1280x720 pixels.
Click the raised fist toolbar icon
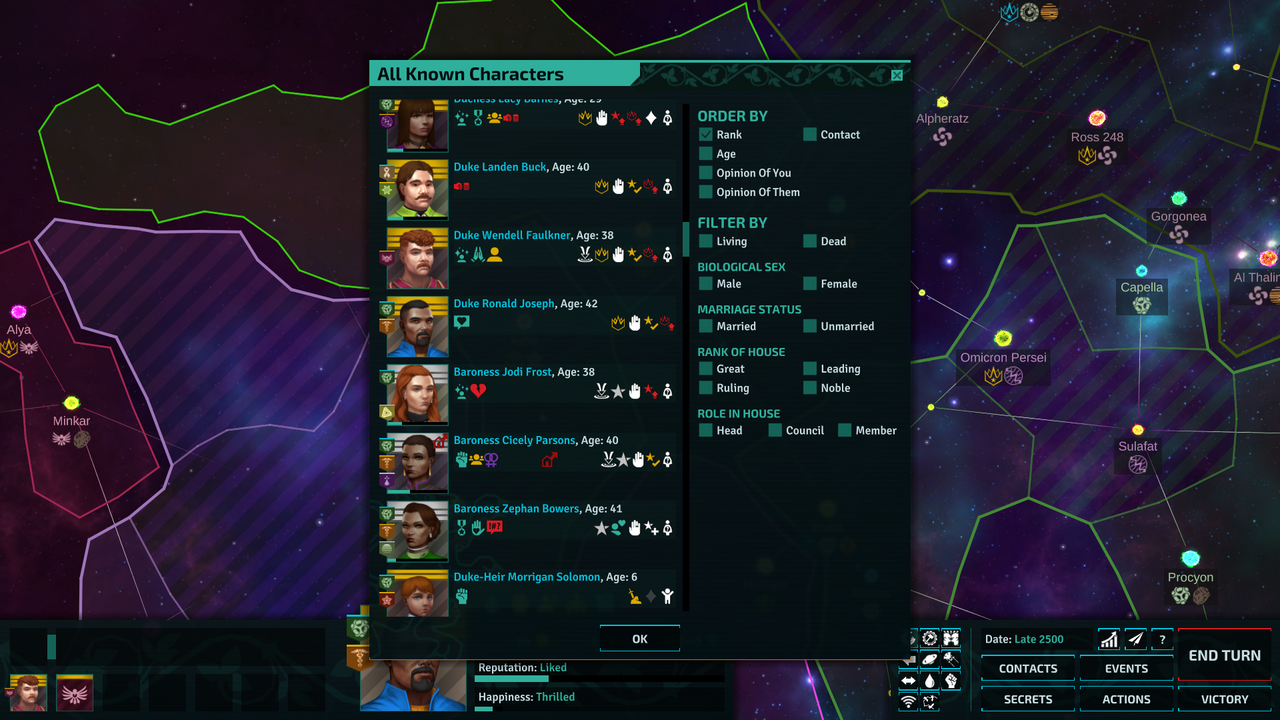[x=952, y=681]
